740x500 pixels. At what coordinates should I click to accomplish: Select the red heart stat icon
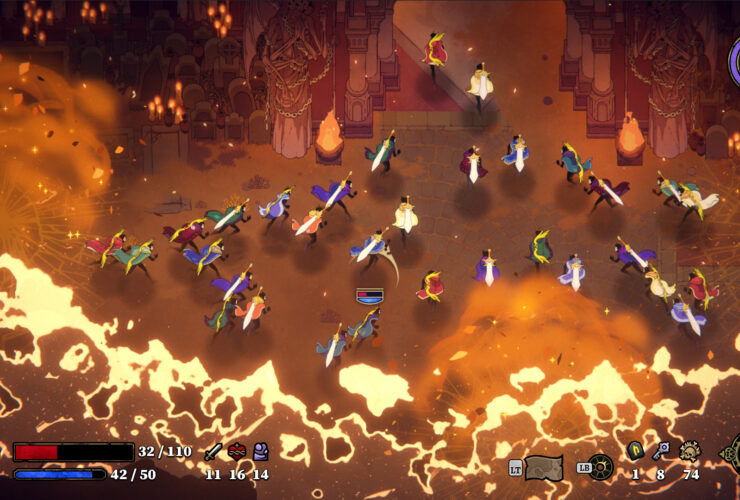pyautogui.click(x=237, y=451)
